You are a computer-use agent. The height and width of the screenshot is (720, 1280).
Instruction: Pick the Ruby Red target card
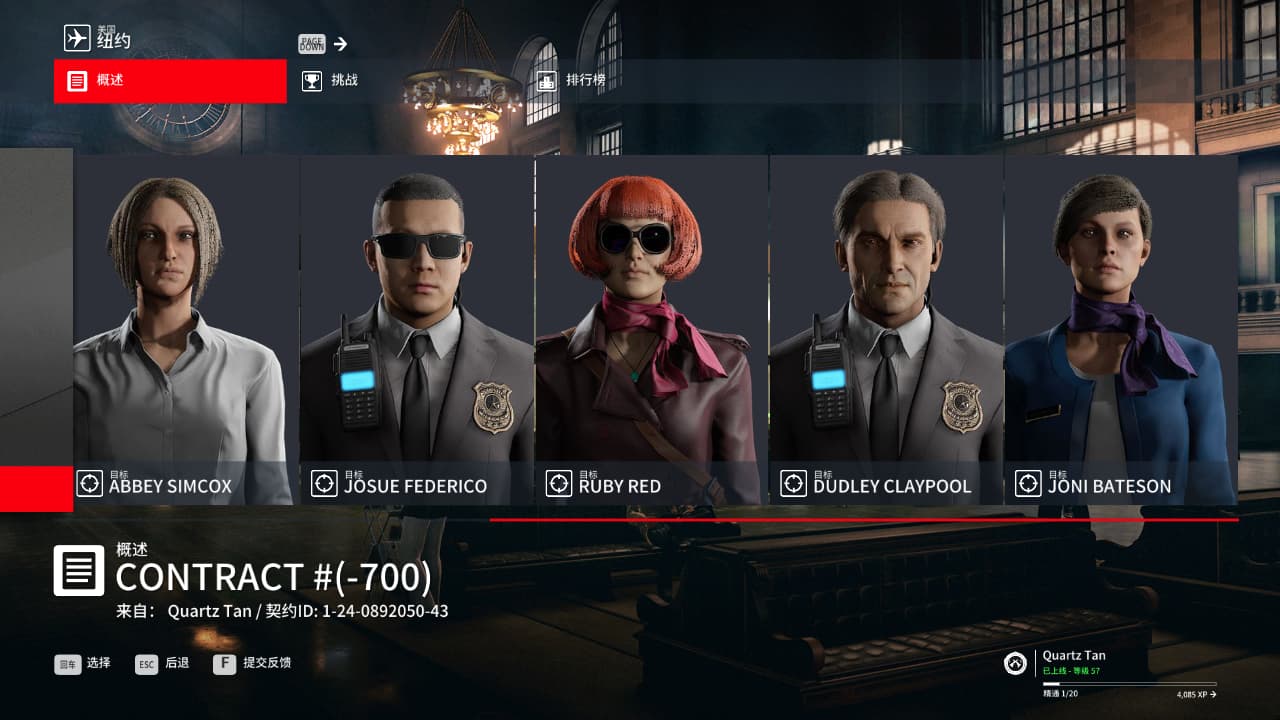(x=652, y=330)
